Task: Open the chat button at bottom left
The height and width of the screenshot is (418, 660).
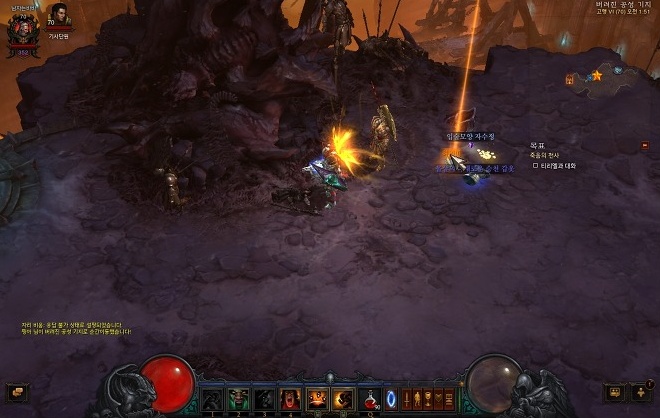Action: (x=16, y=392)
